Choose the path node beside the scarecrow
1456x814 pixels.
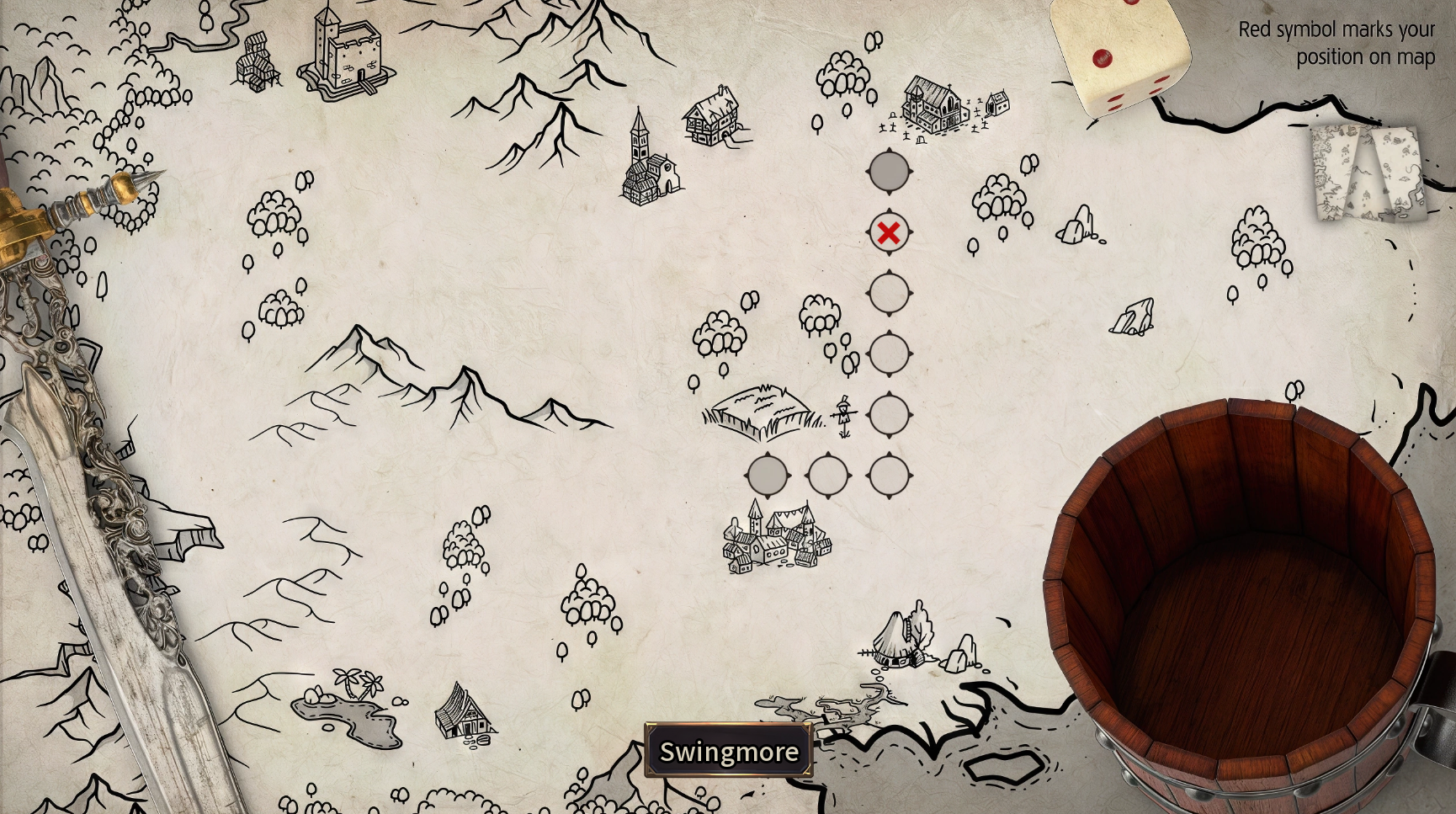(x=889, y=415)
